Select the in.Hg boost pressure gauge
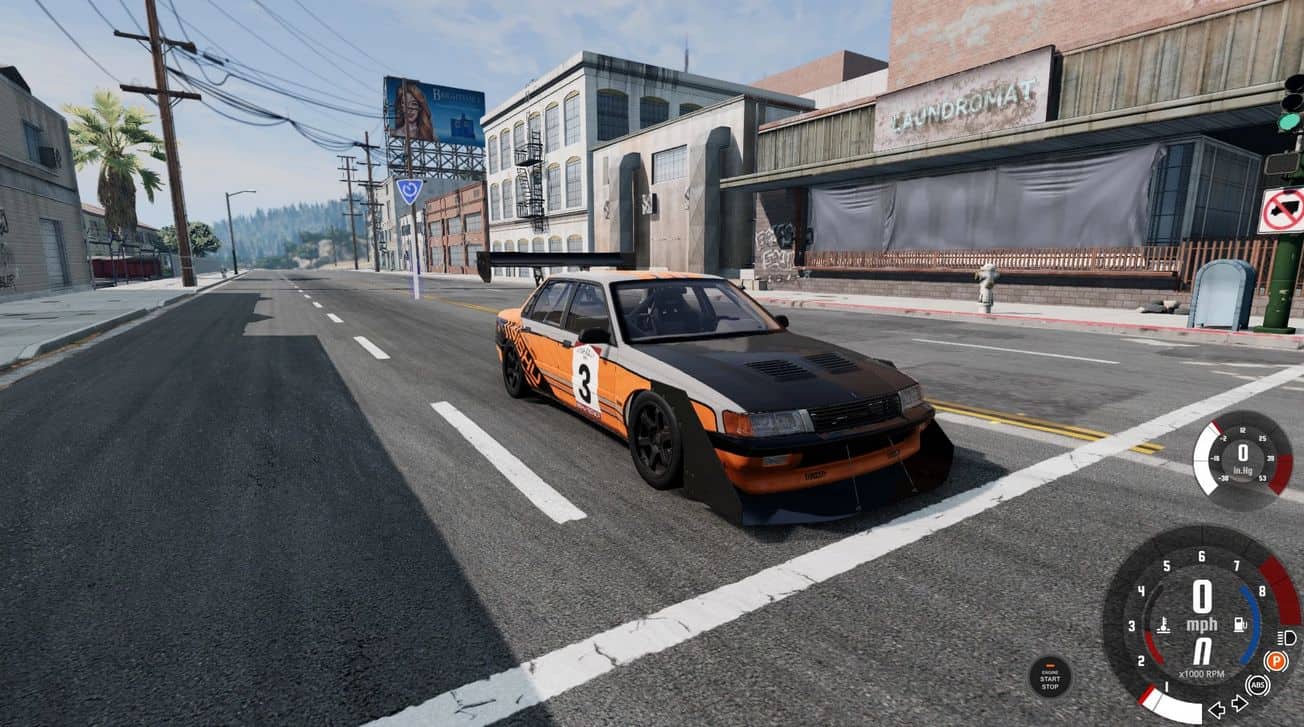Image resolution: width=1304 pixels, height=727 pixels. (1243, 460)
